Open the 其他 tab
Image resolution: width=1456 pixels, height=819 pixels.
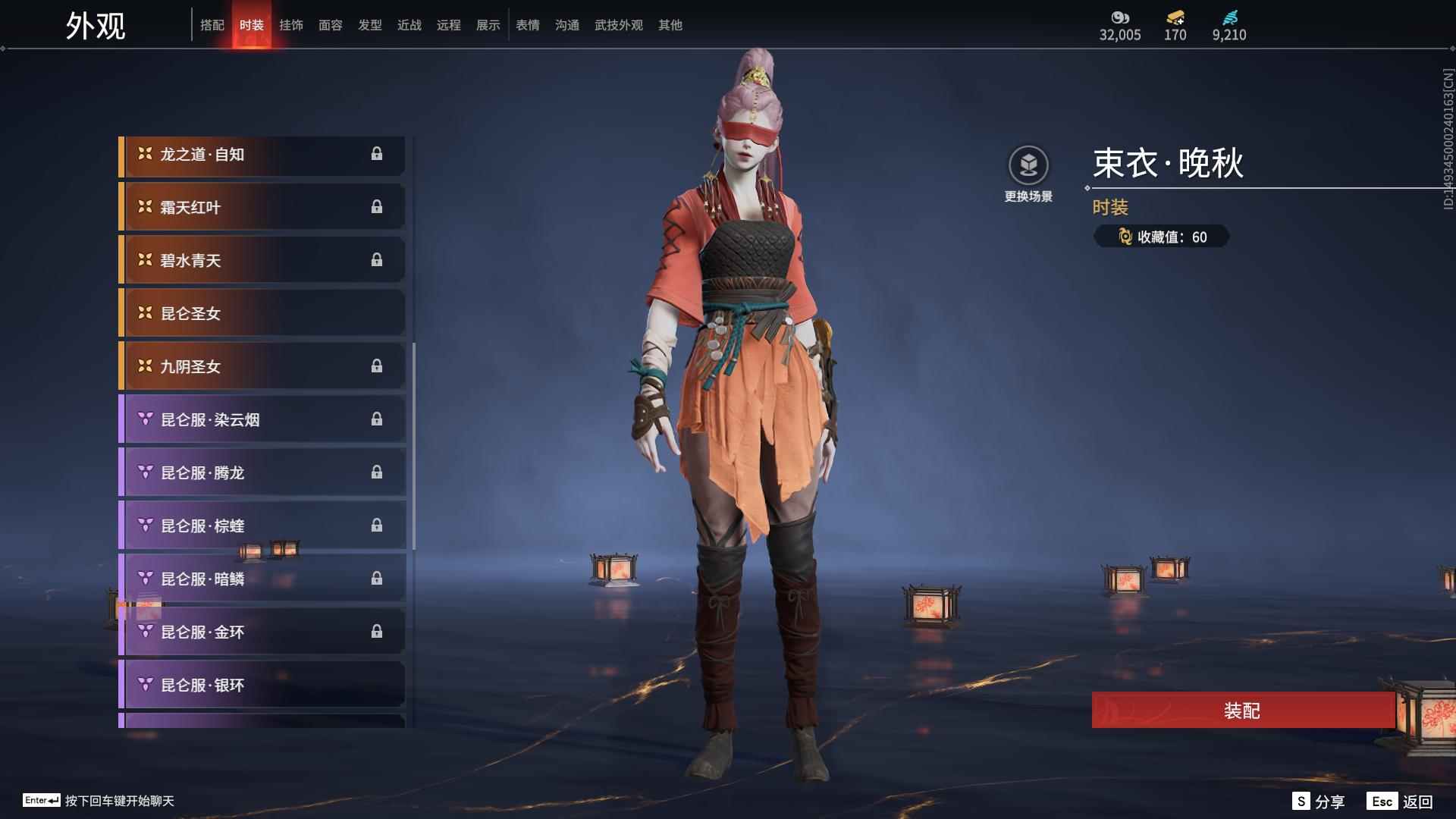[670, 25]
